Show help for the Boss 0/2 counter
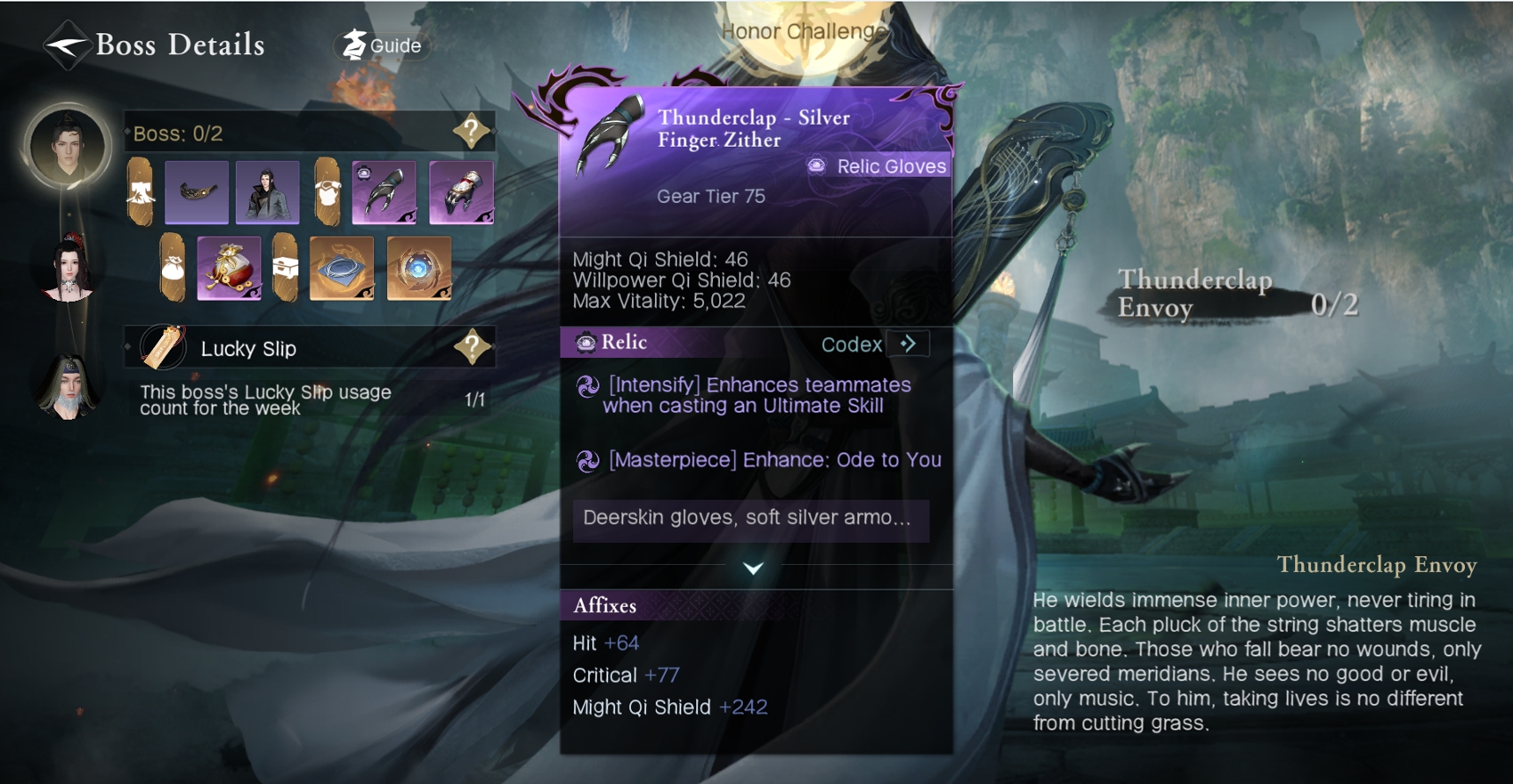 click(x=471, y=133)
